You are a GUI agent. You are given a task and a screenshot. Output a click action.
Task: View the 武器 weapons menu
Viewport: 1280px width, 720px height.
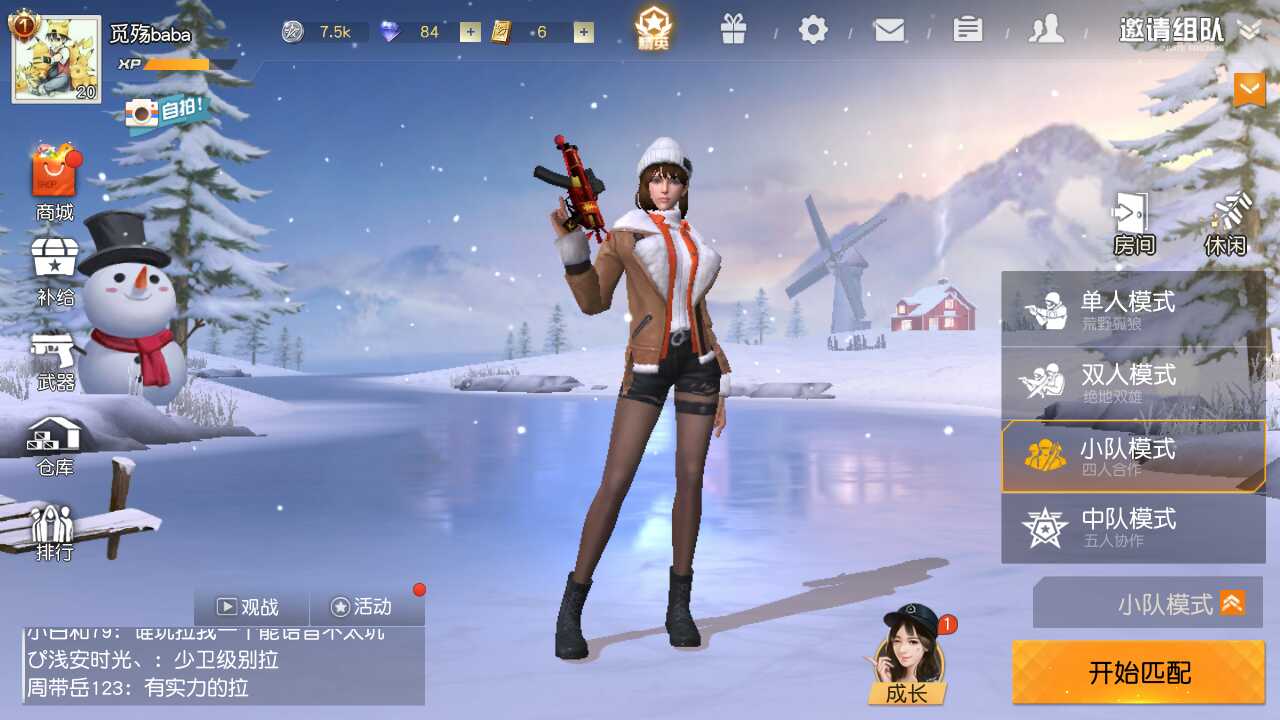click(55, 360)
